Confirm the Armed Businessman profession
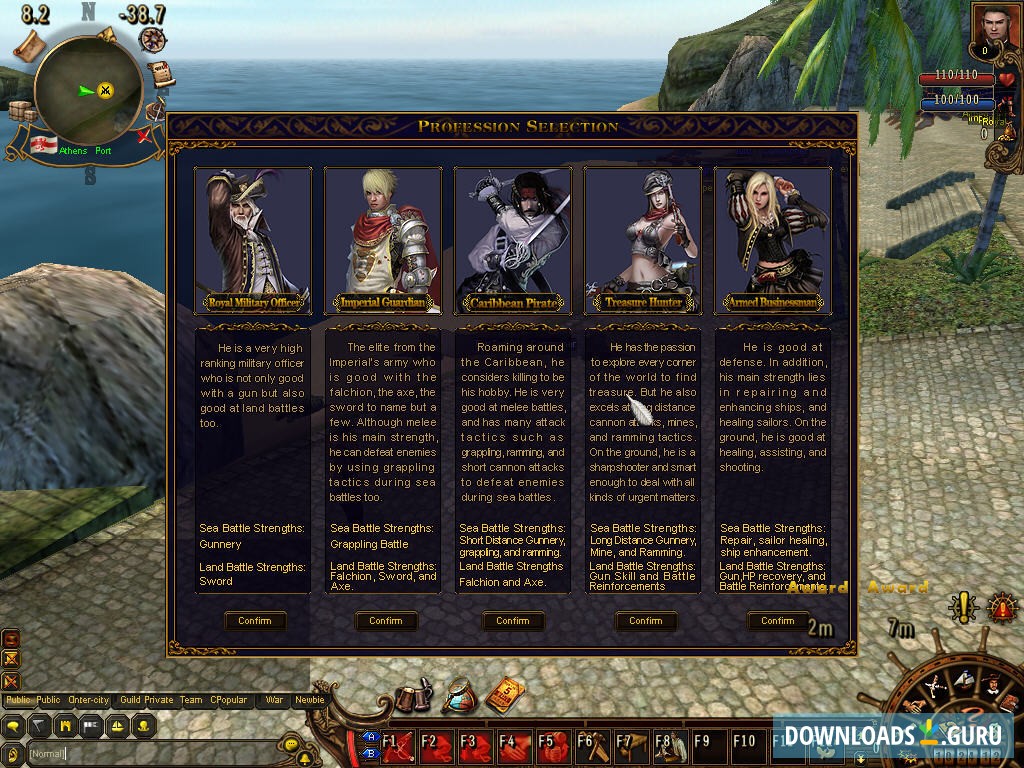Viewport: 1024px width, 768px height. click(777, 621)
